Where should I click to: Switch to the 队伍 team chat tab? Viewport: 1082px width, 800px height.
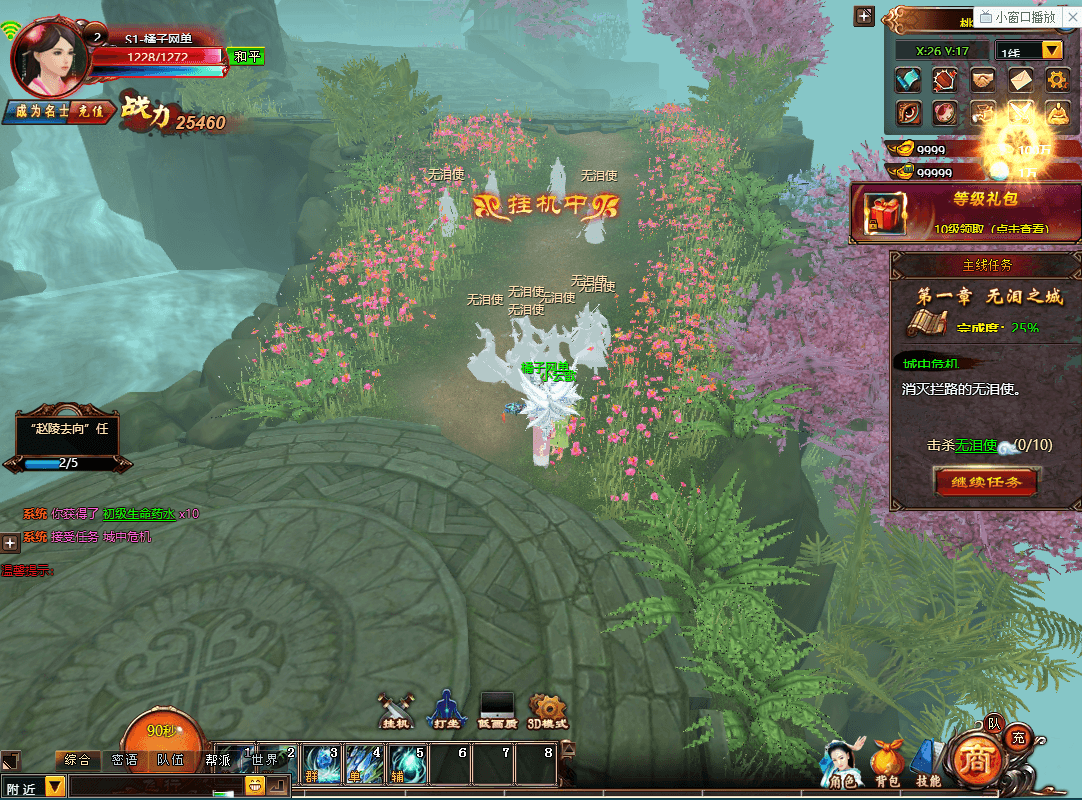pyautogui.click(x=170, y=760)
